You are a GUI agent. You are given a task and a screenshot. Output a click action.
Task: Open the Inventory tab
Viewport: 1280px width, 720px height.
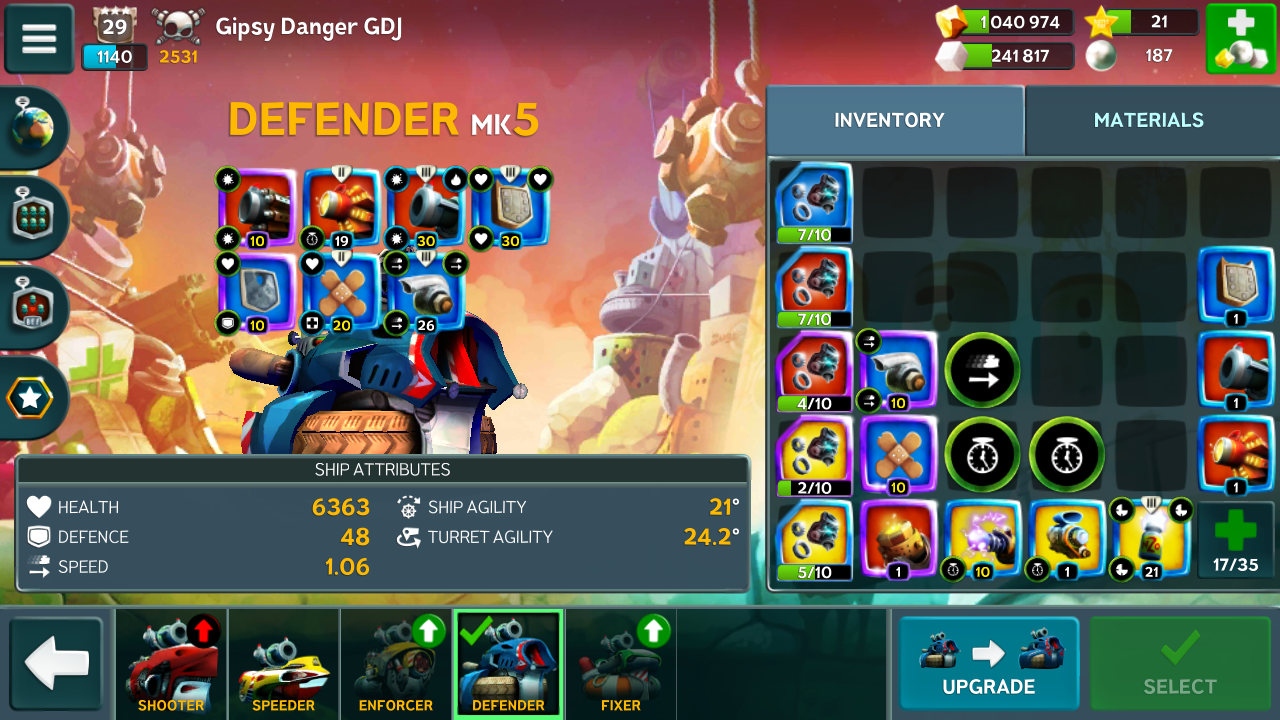pyautogui.click(x=889, y=120)
